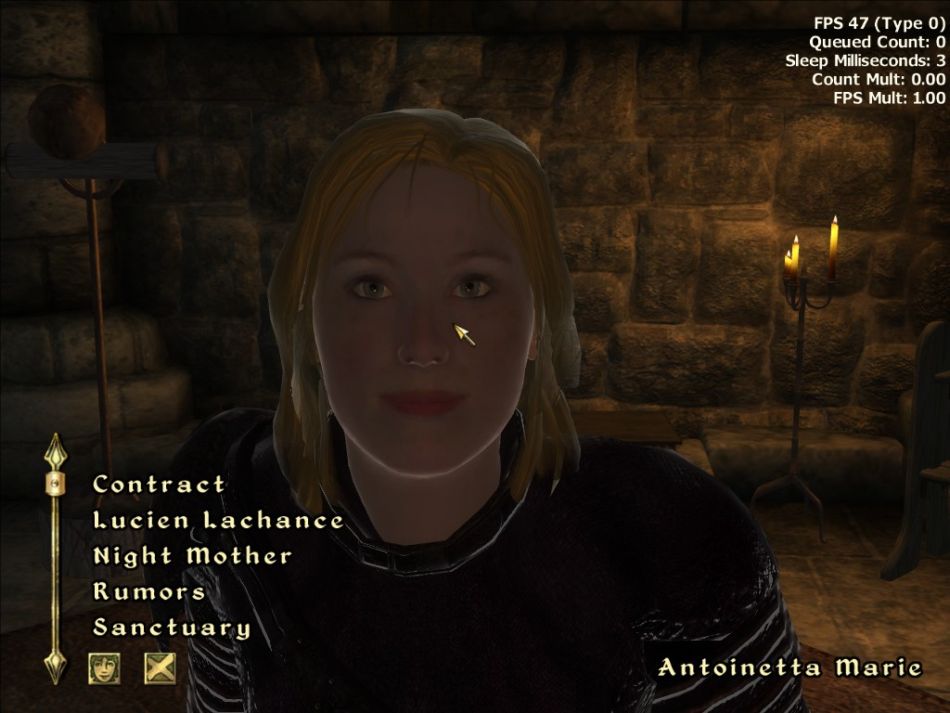Image resolution: width=950 pixels, height=713 pixels.
Task: Choose the Lucien Lachance dialogue topic
Action: (218, 520)
